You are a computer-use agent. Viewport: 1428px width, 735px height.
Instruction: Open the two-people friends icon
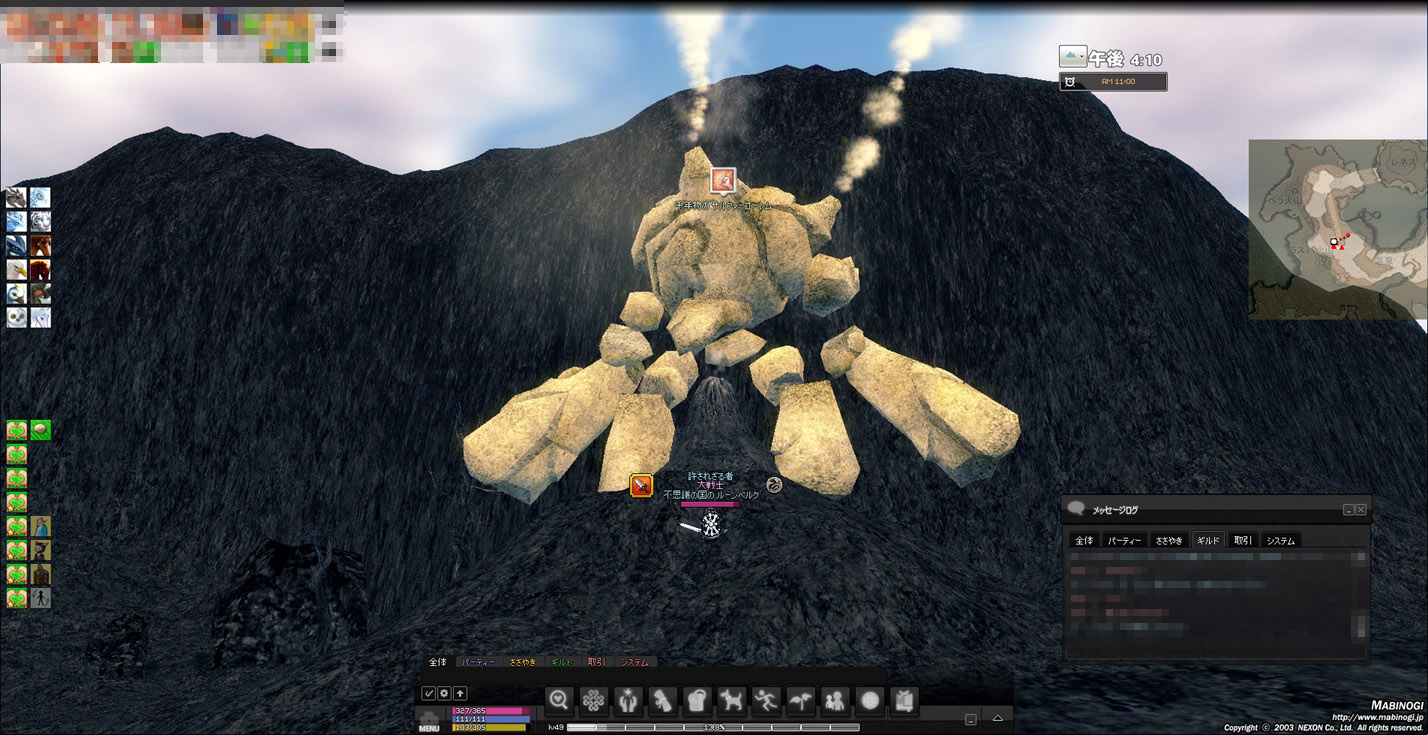point(835,701)
